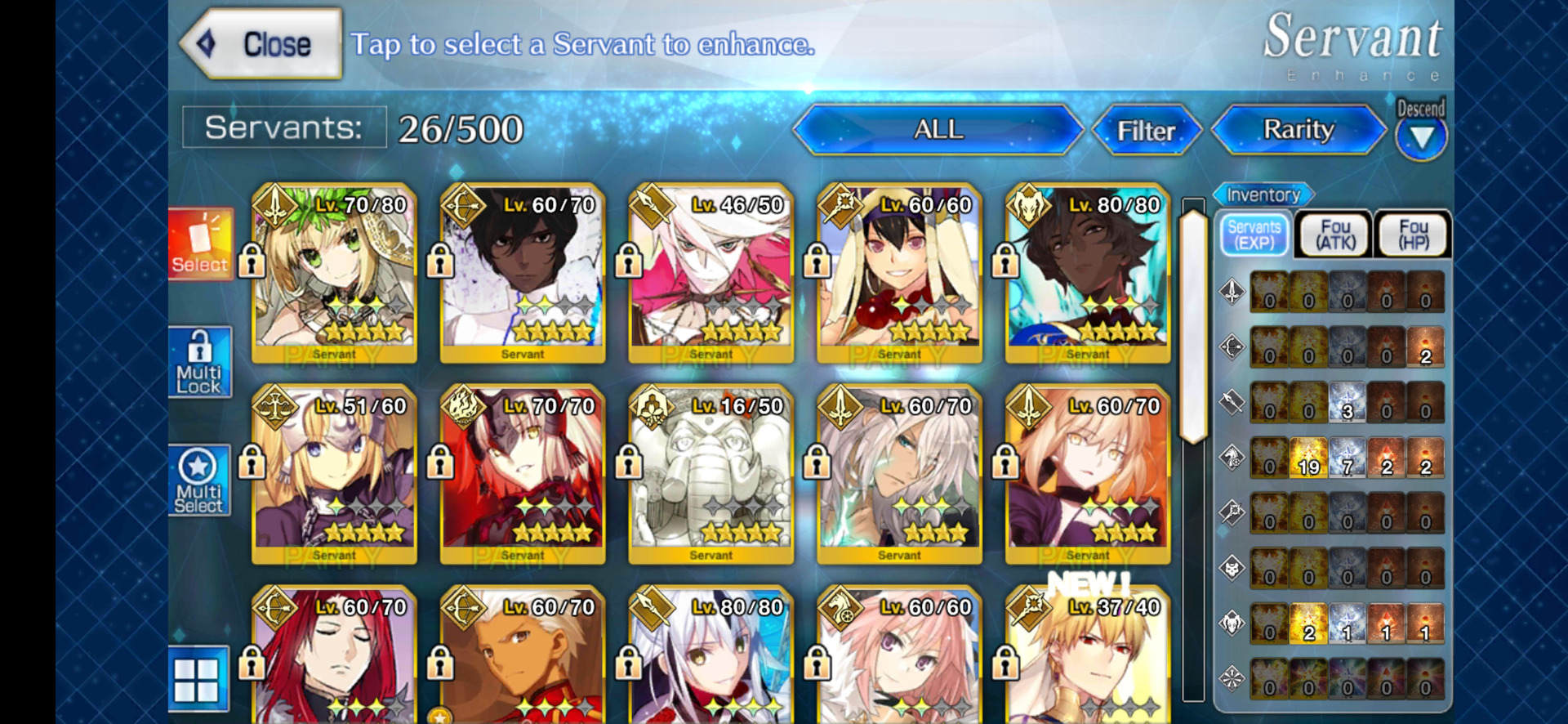Choose the Lv. 16/50 elephant statue servant
Screen dimensions: 1568x724
coord(710,474)
